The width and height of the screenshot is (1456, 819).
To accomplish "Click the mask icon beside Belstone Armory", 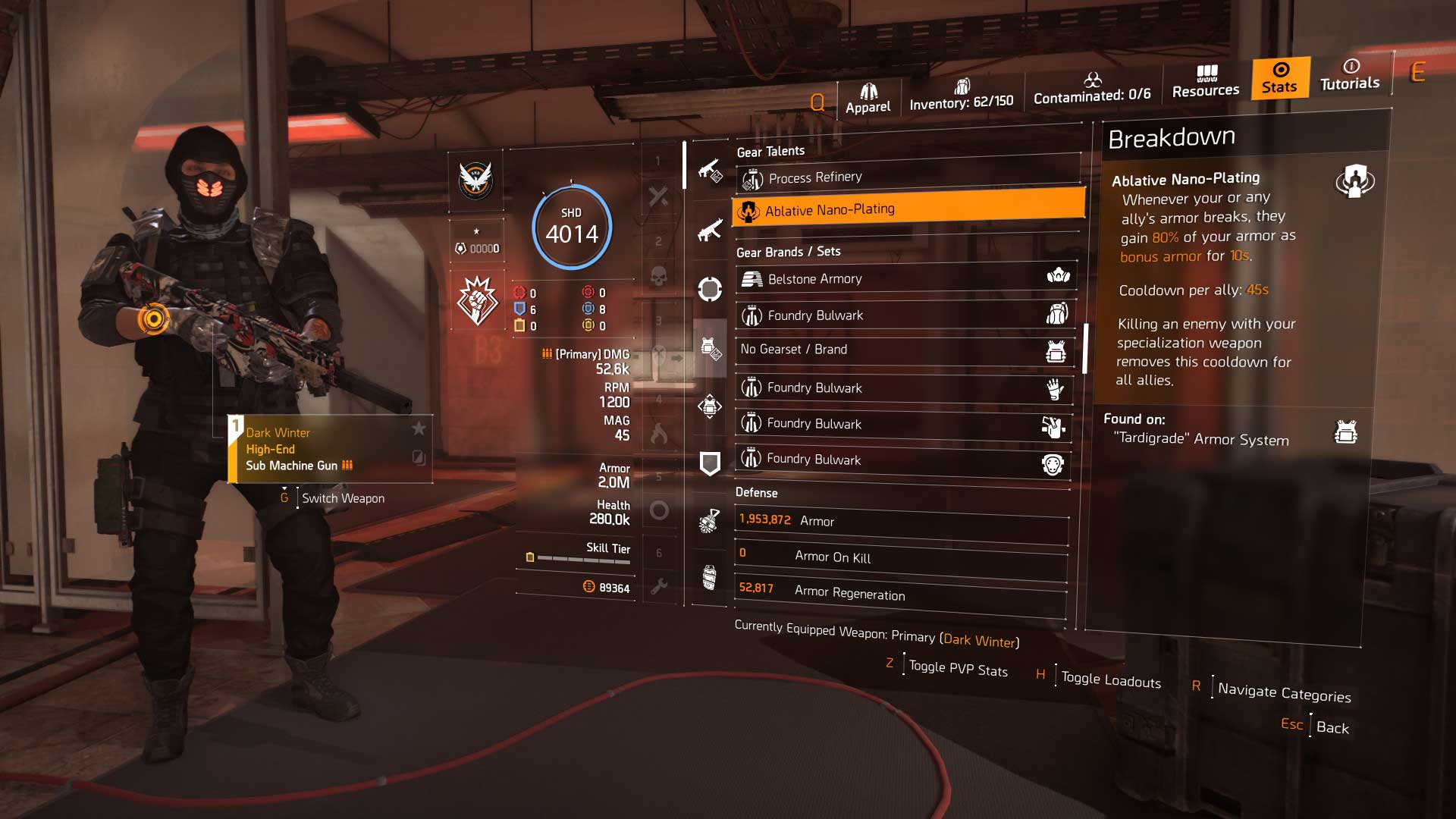I will 1058,278.
